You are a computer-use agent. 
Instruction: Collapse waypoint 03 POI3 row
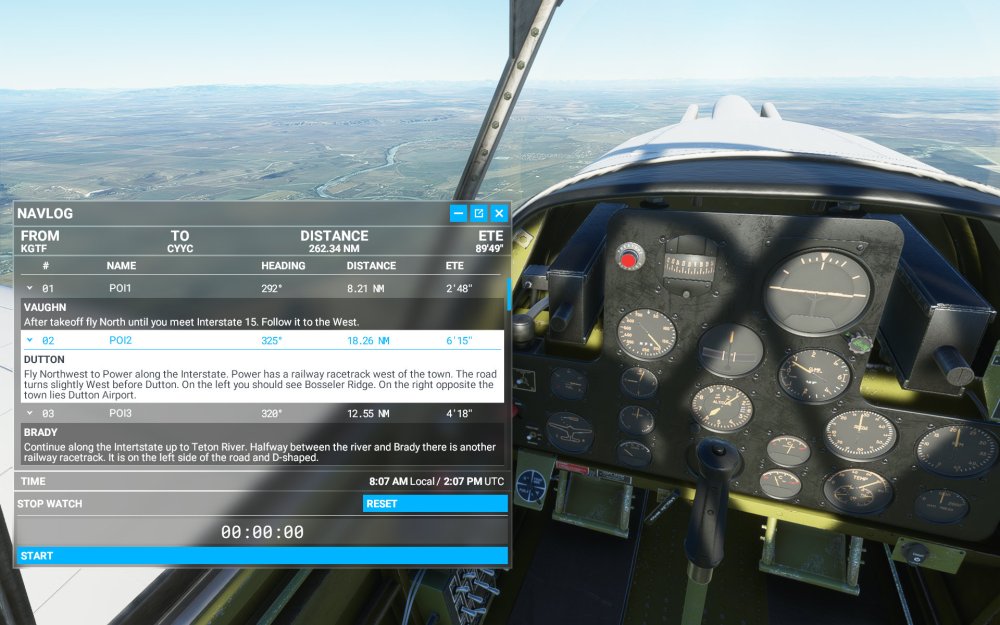pyautogui.click(x=30, y=413)
